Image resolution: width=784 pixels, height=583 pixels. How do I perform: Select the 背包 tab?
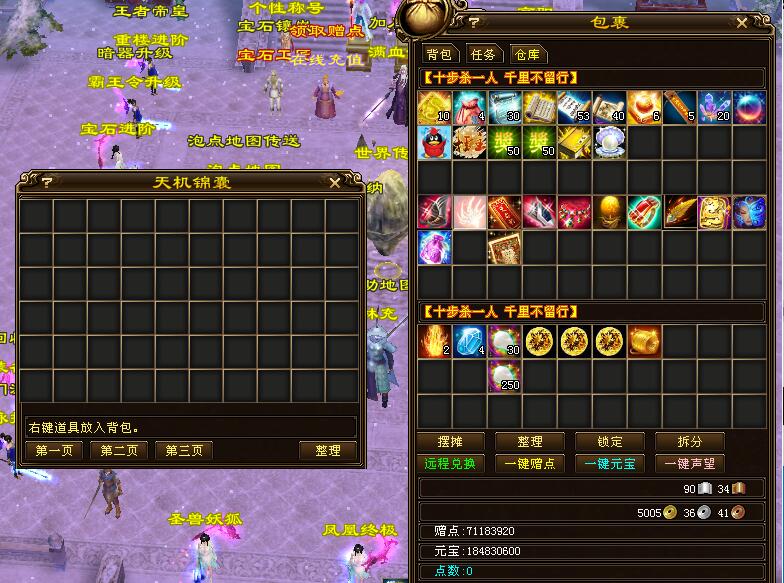439,54
